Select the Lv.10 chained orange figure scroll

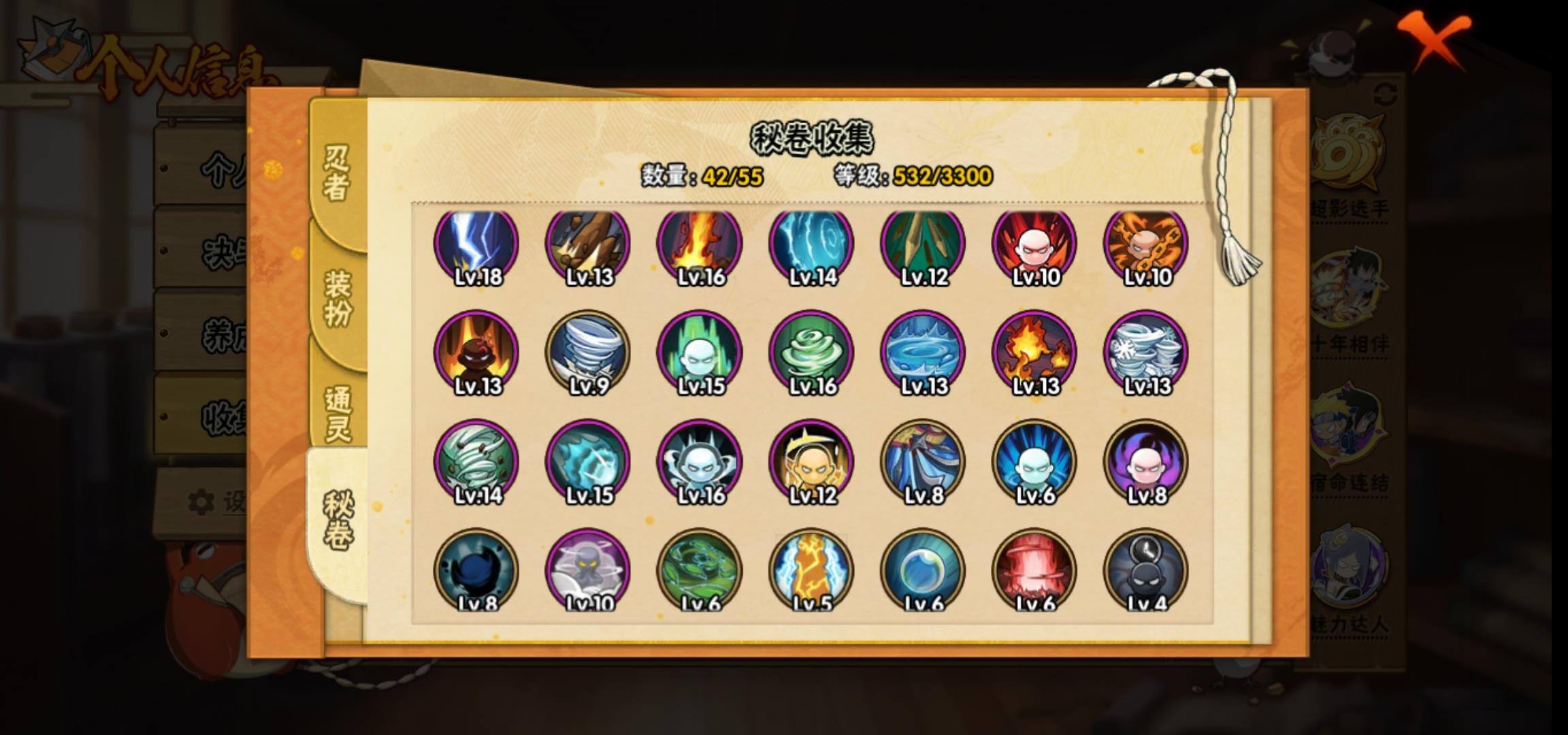click(1146, 245)
